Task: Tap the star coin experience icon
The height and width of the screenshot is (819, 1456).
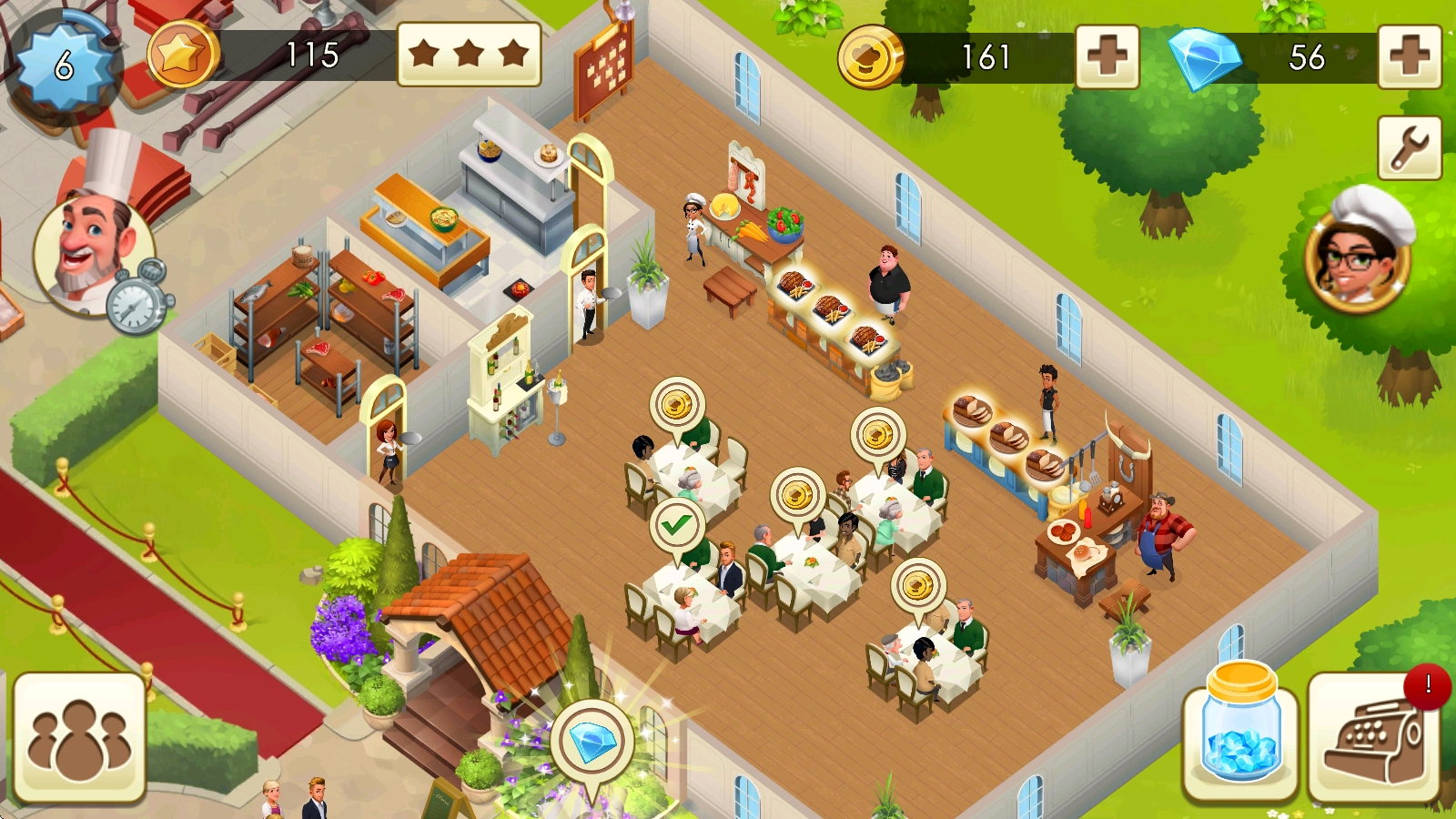Action: click(181, 55)
